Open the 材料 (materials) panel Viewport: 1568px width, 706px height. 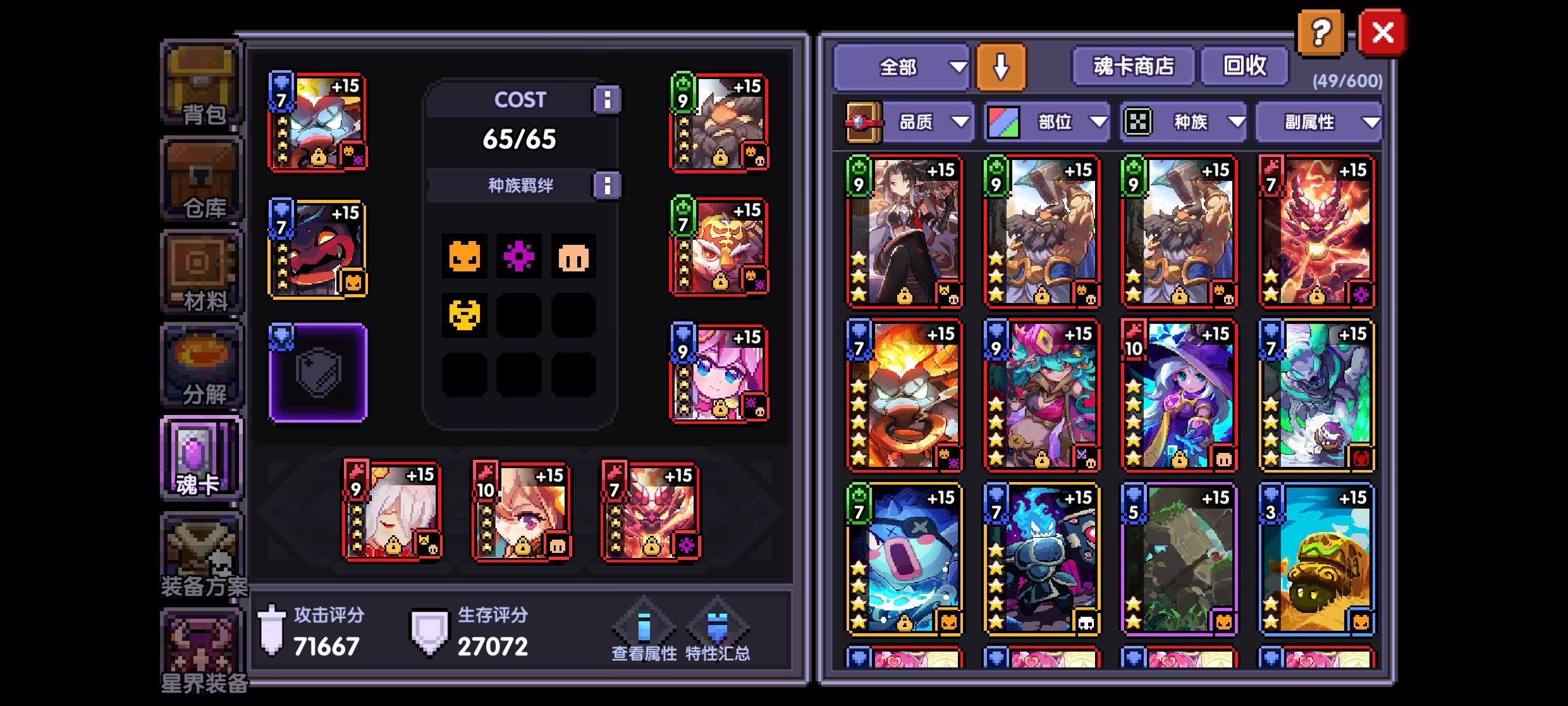click(201, 272)
